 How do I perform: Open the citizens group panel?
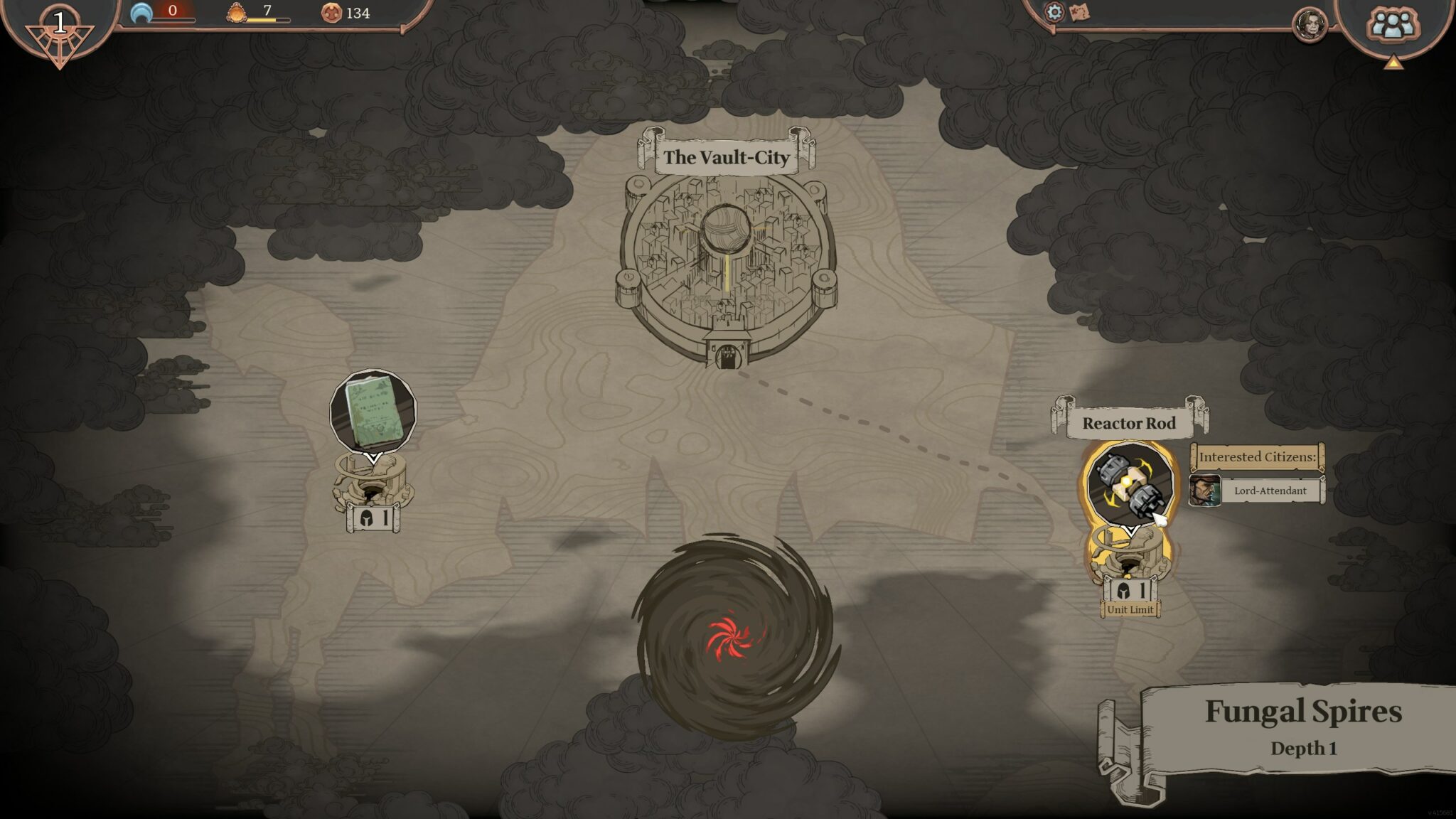(1392, 26)
